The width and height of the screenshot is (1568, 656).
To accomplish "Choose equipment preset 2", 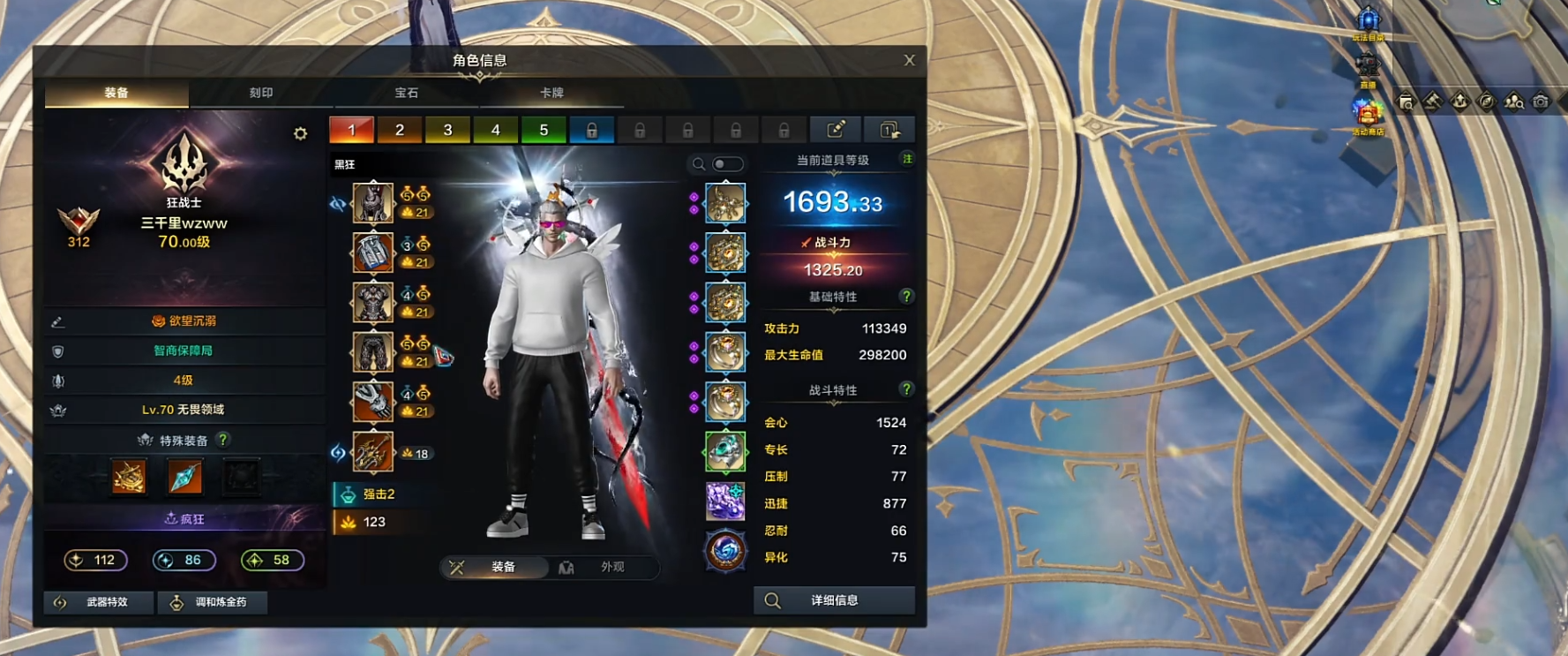I will click(399, 130).
